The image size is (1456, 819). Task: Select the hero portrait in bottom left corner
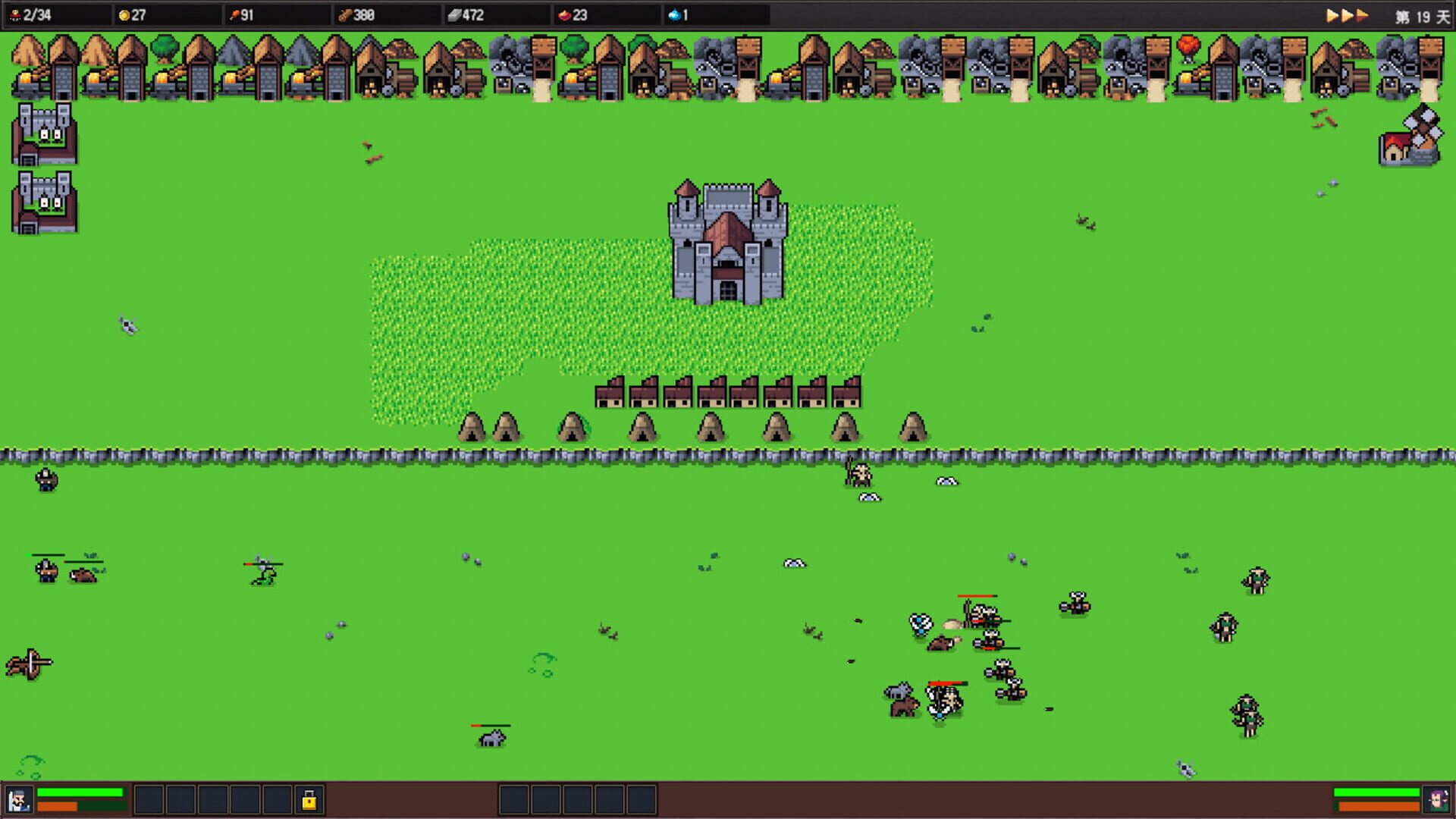[19, 799]
